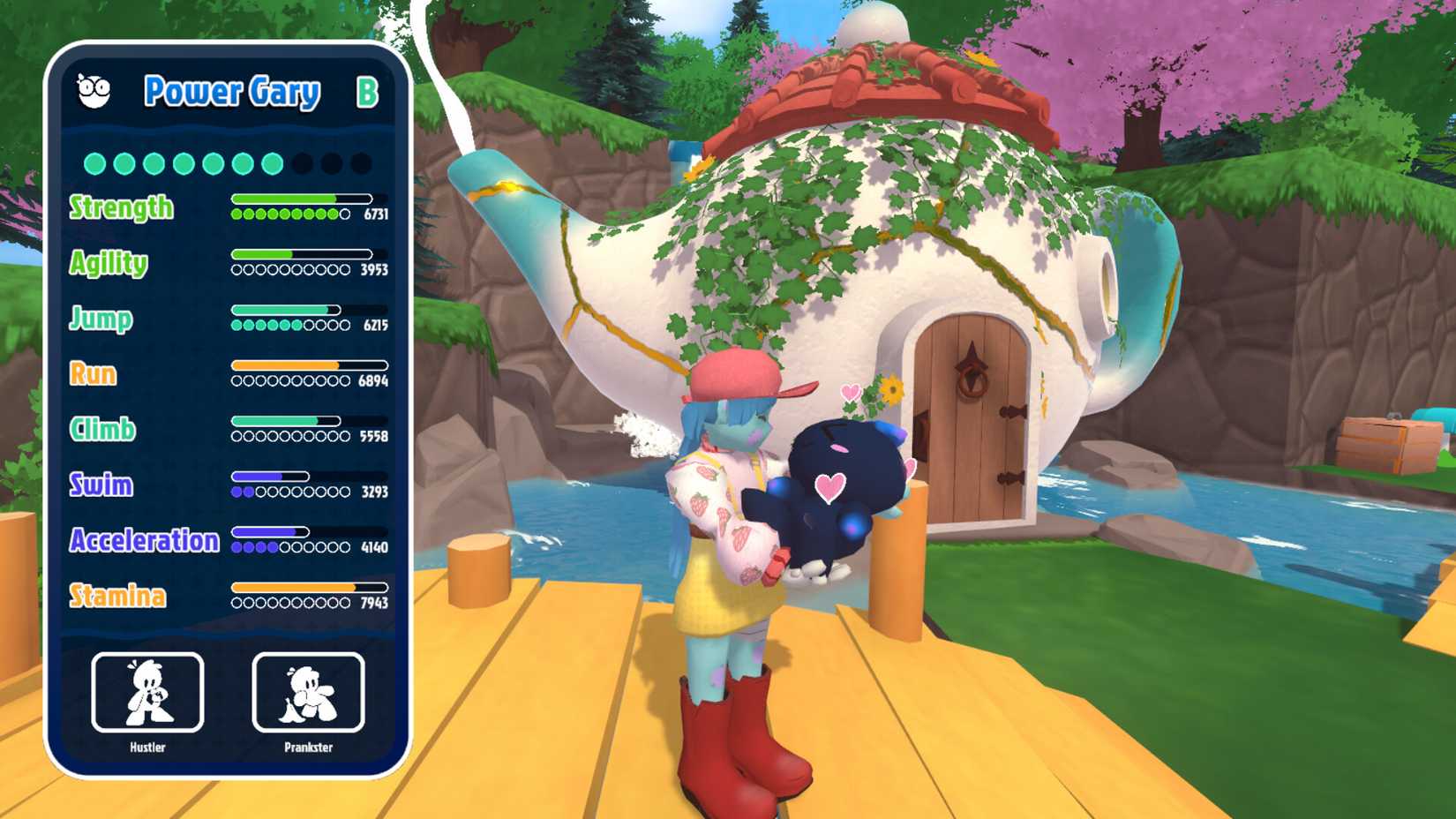Select the Stamina stat label

click(x=121, y=596)
